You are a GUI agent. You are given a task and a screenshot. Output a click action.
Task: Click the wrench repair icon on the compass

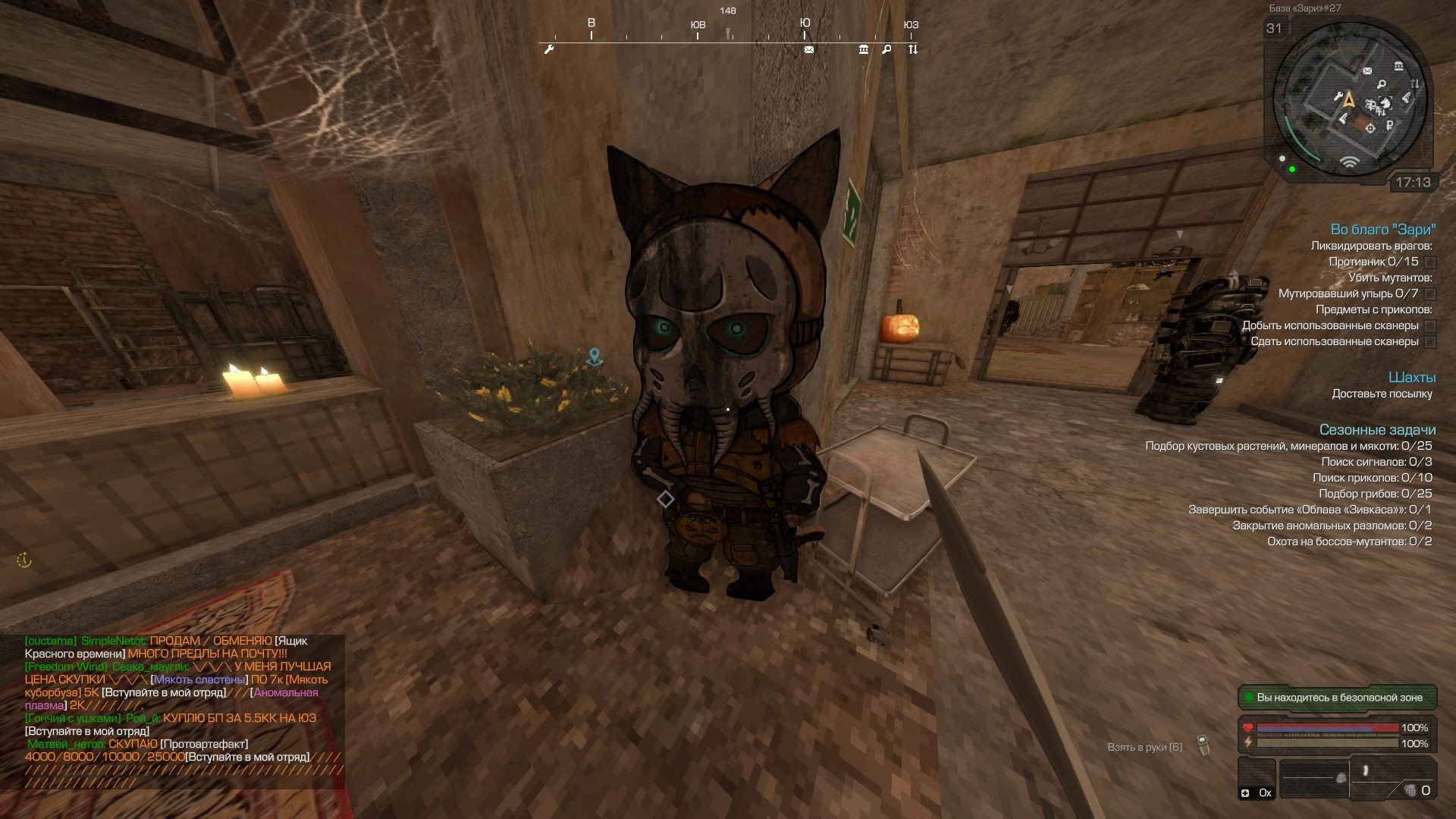click(550, 50)
